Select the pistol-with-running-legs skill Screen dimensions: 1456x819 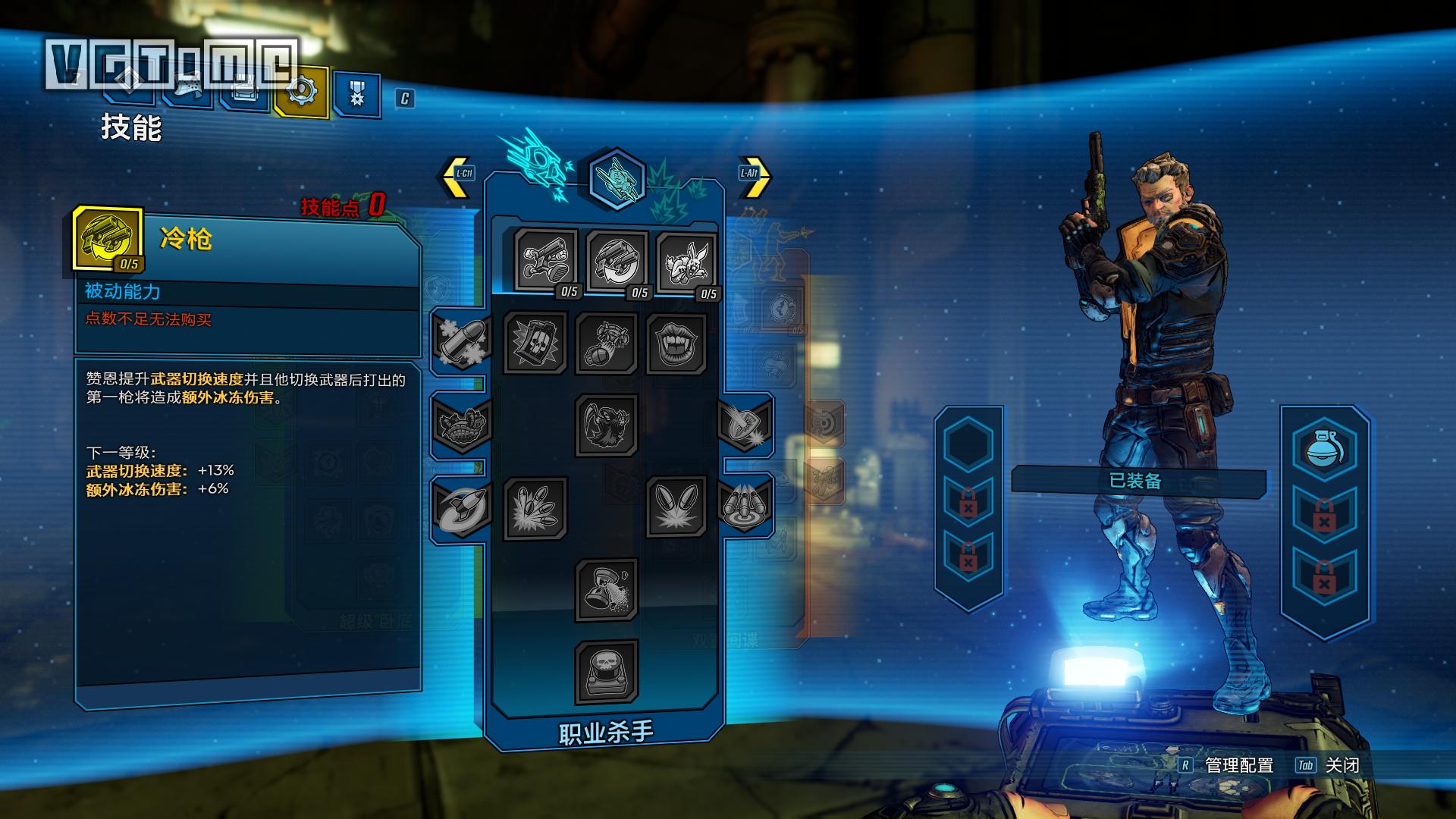click(x=546, y=260)
